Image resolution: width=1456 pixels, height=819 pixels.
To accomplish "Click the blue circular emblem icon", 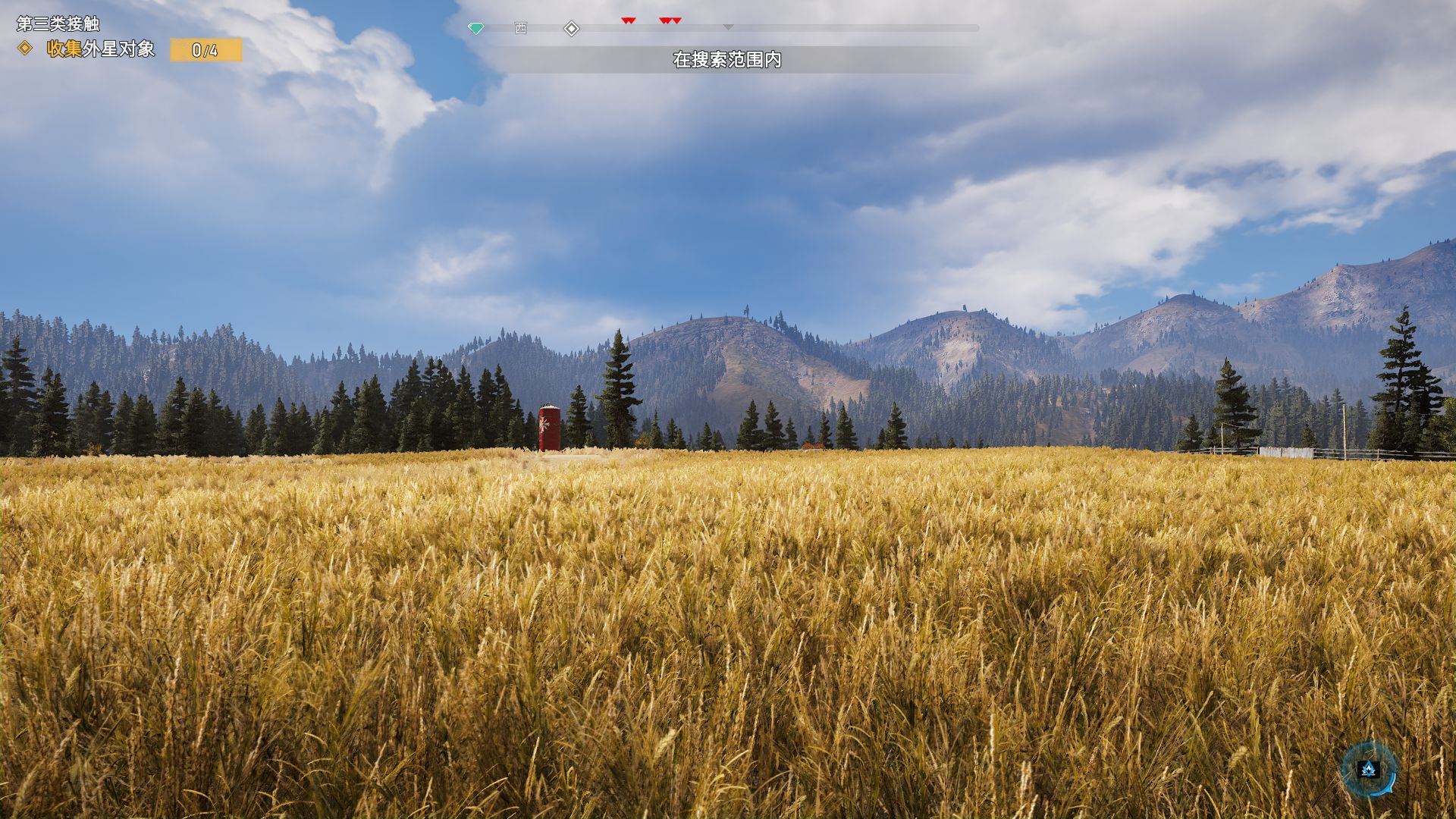I will [x=1369, y=770].
